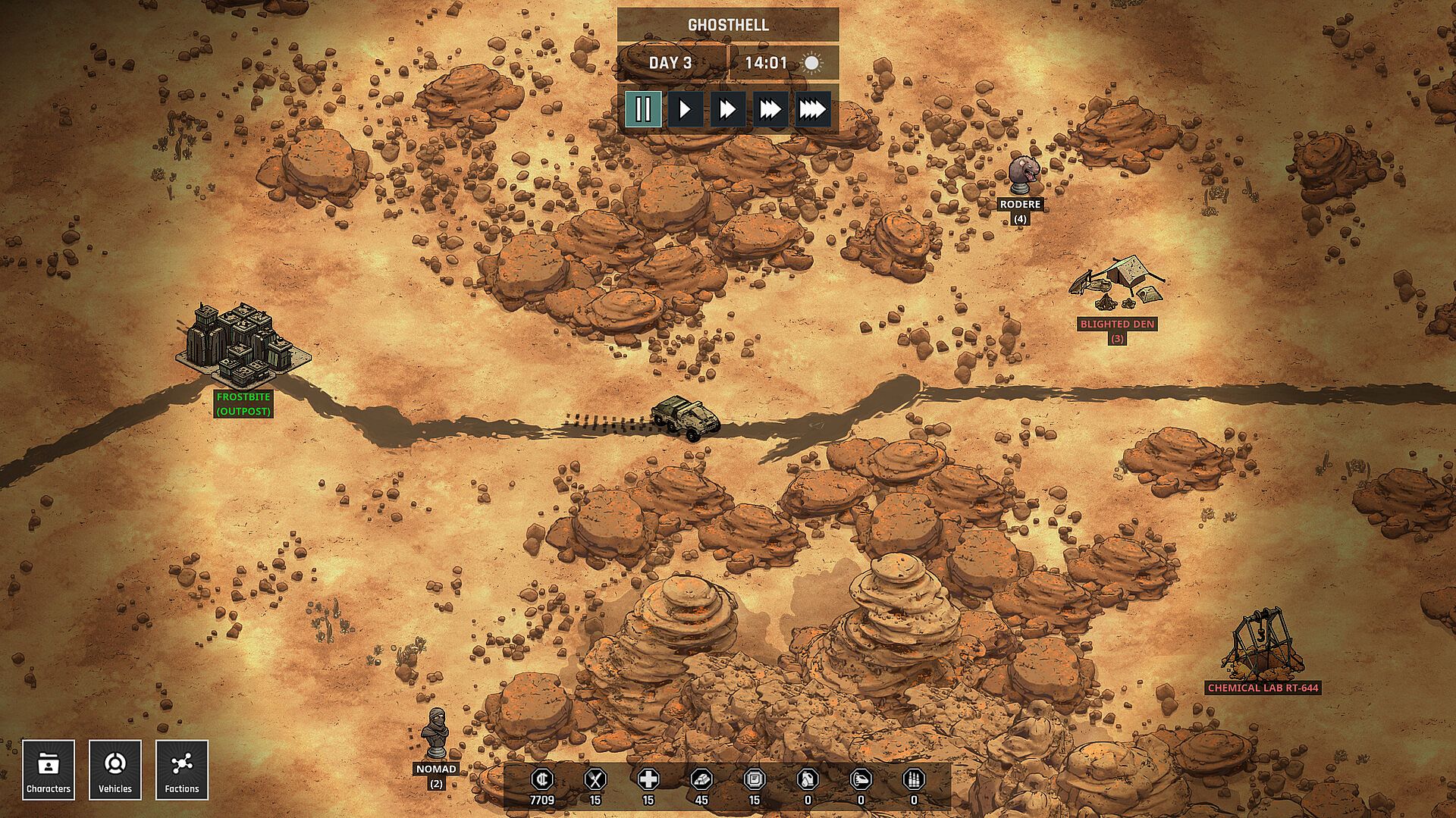Screen dimensions: 1456x818
Task: Open the Factions panel
Action: pyautogui.click(x=182, y=769)
